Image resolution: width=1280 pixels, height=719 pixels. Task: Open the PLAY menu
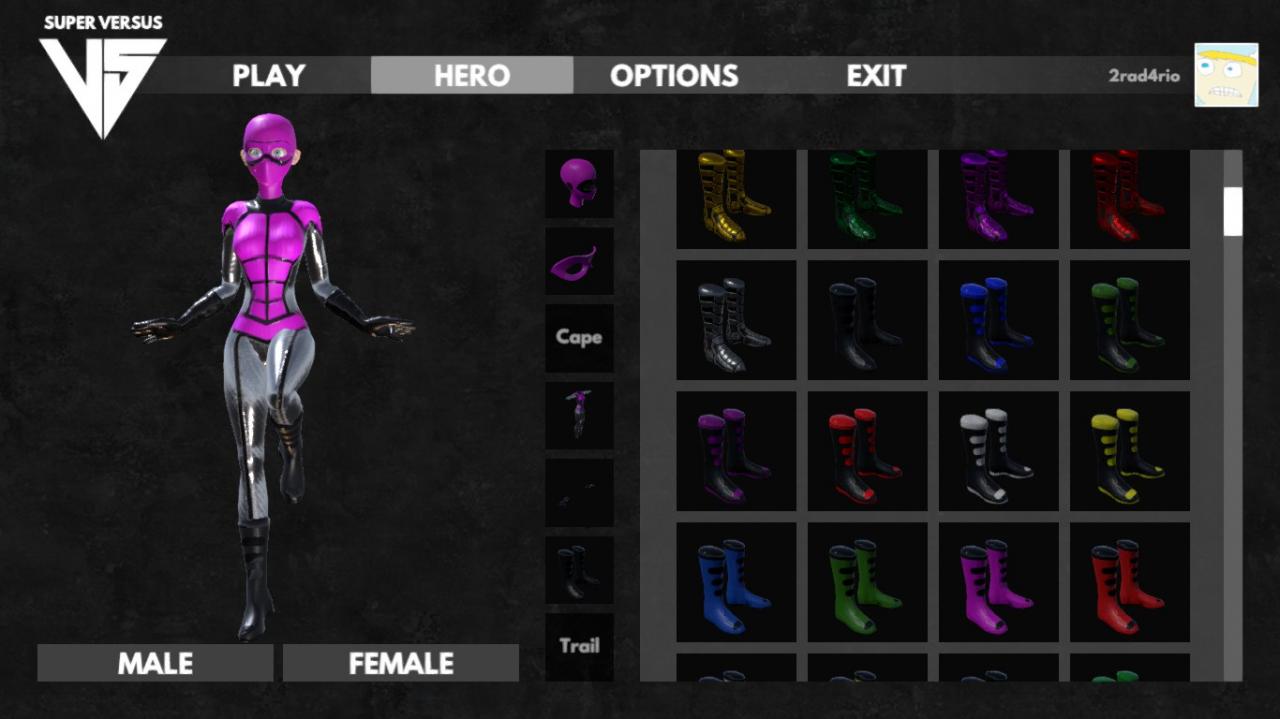(x=268, y=75)
